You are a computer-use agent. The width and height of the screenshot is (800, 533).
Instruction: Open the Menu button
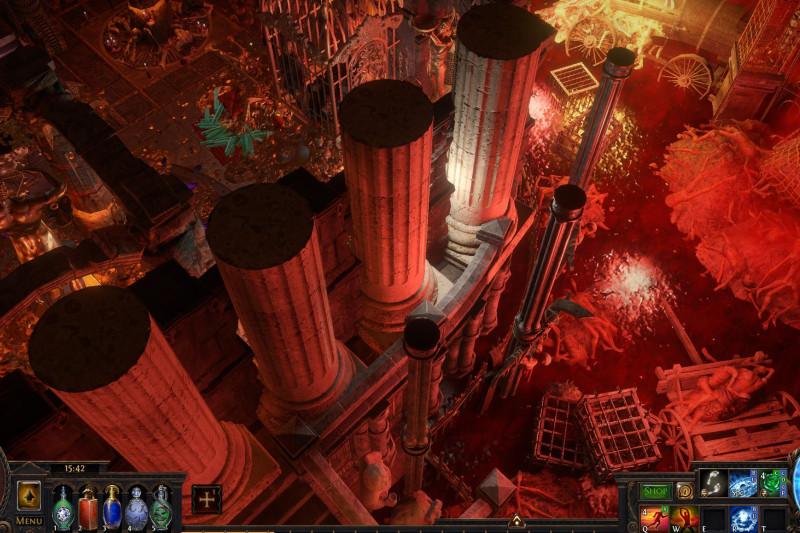tap(28, 521)
